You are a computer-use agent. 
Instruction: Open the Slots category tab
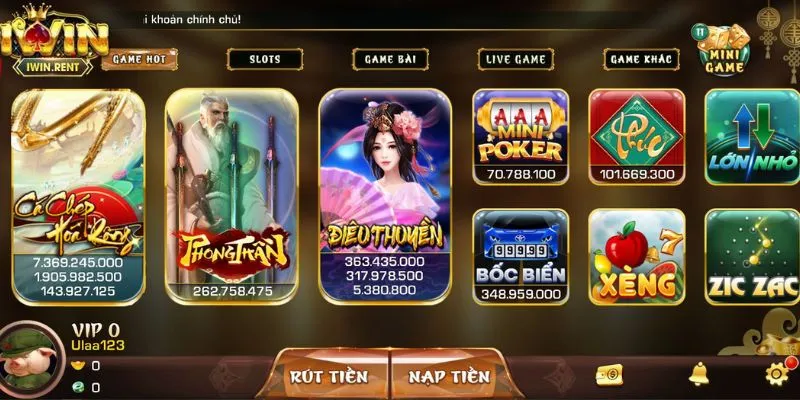pyautogui.click(x=265, y=59)
